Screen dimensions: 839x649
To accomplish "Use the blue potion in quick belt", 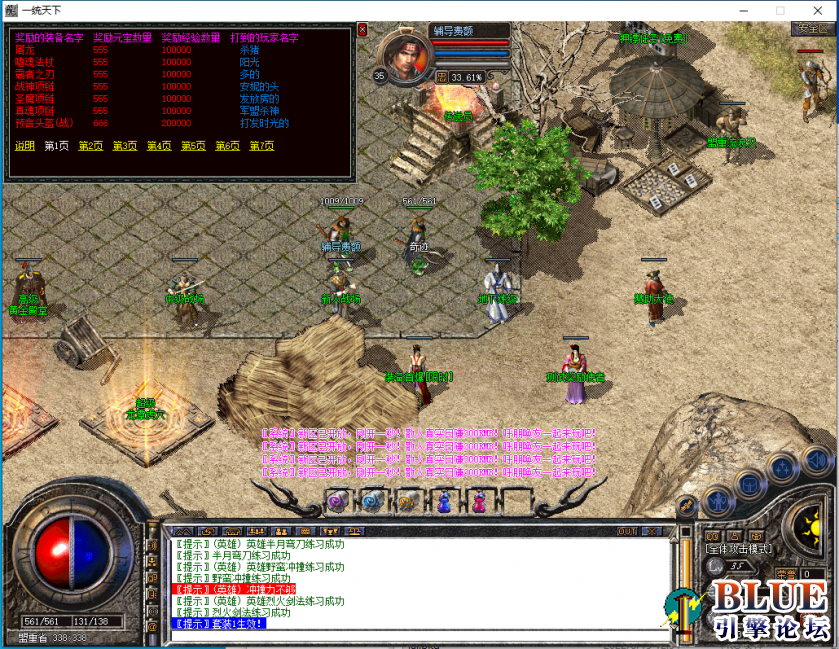I will pos(444,499).
